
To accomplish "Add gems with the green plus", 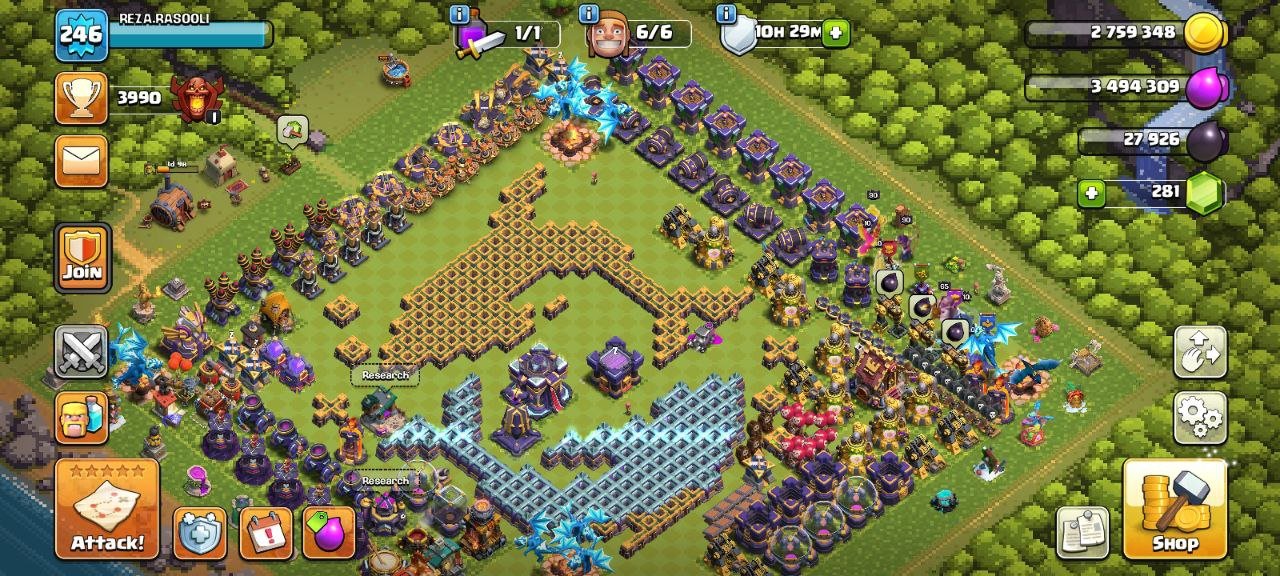I will (1091, 192).
